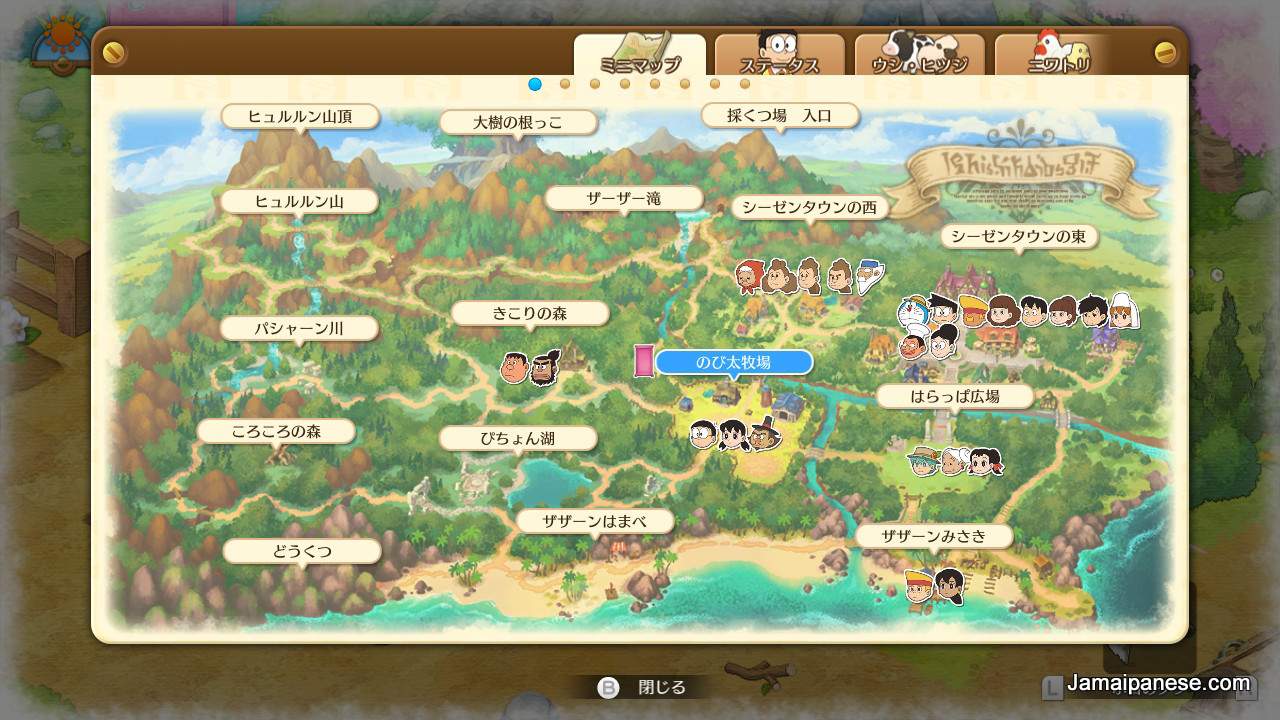Pick the どうくつ cave label
This screenshot has height=720, width=1280.
(302, 551)
